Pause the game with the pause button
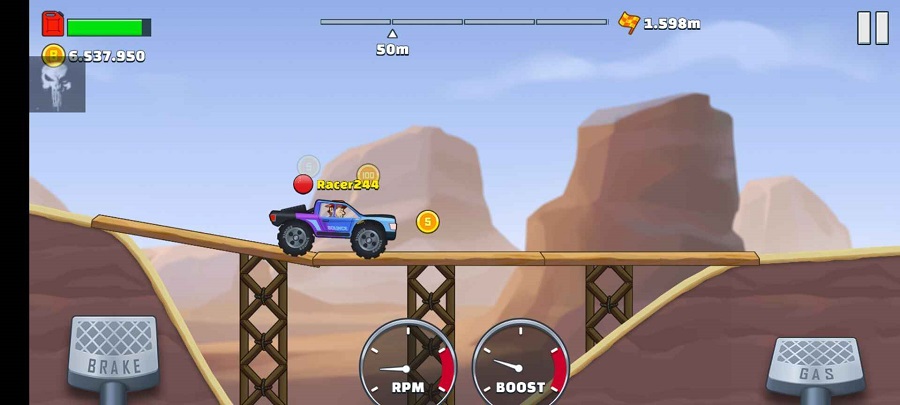 [x=872, y=28]
